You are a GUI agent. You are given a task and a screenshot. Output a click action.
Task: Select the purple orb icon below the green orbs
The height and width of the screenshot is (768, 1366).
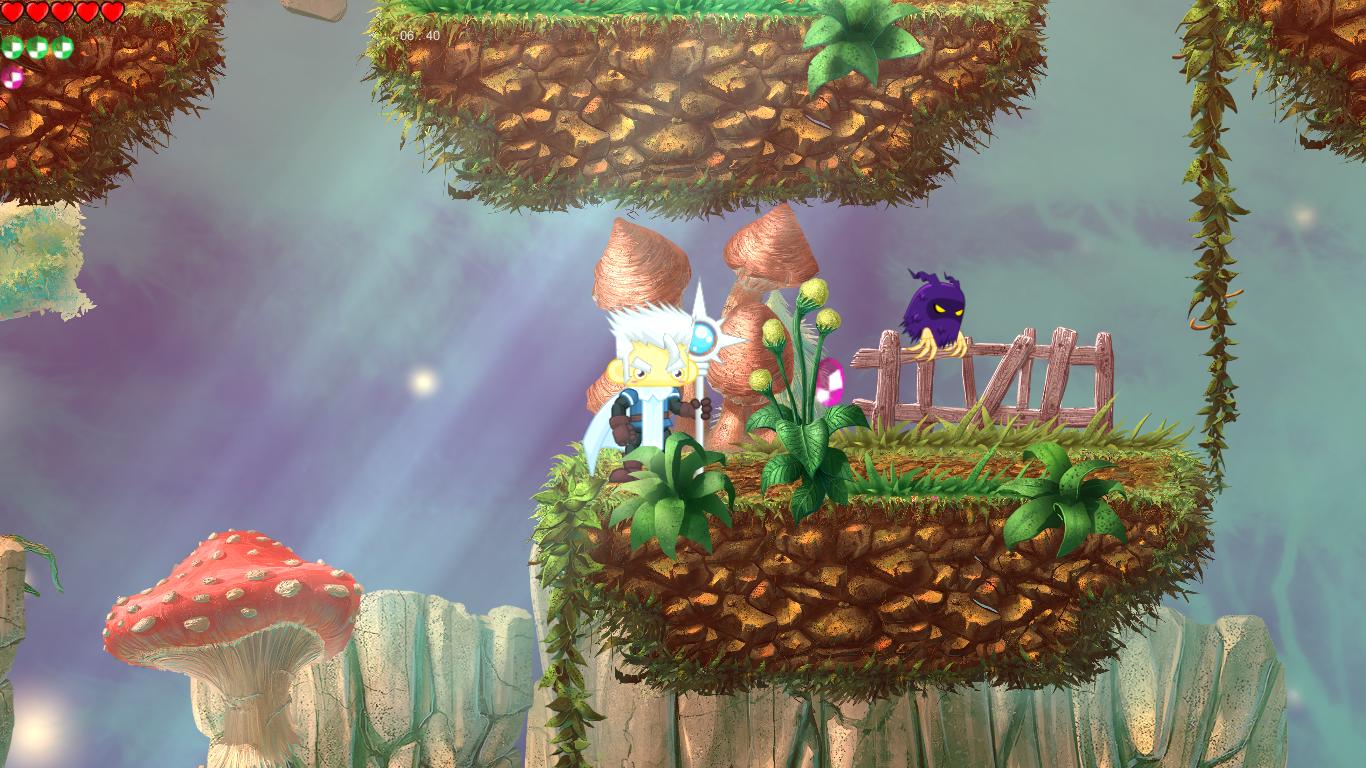(12, 77)
